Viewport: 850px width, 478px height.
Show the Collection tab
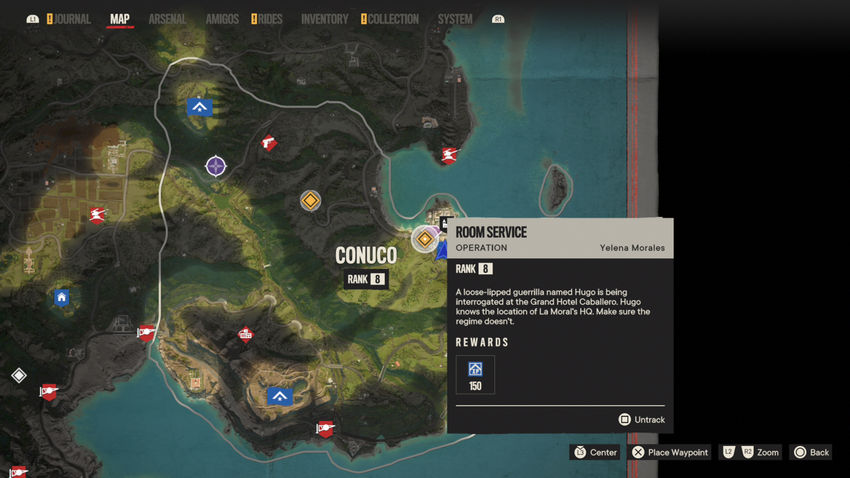coord(392,19)
